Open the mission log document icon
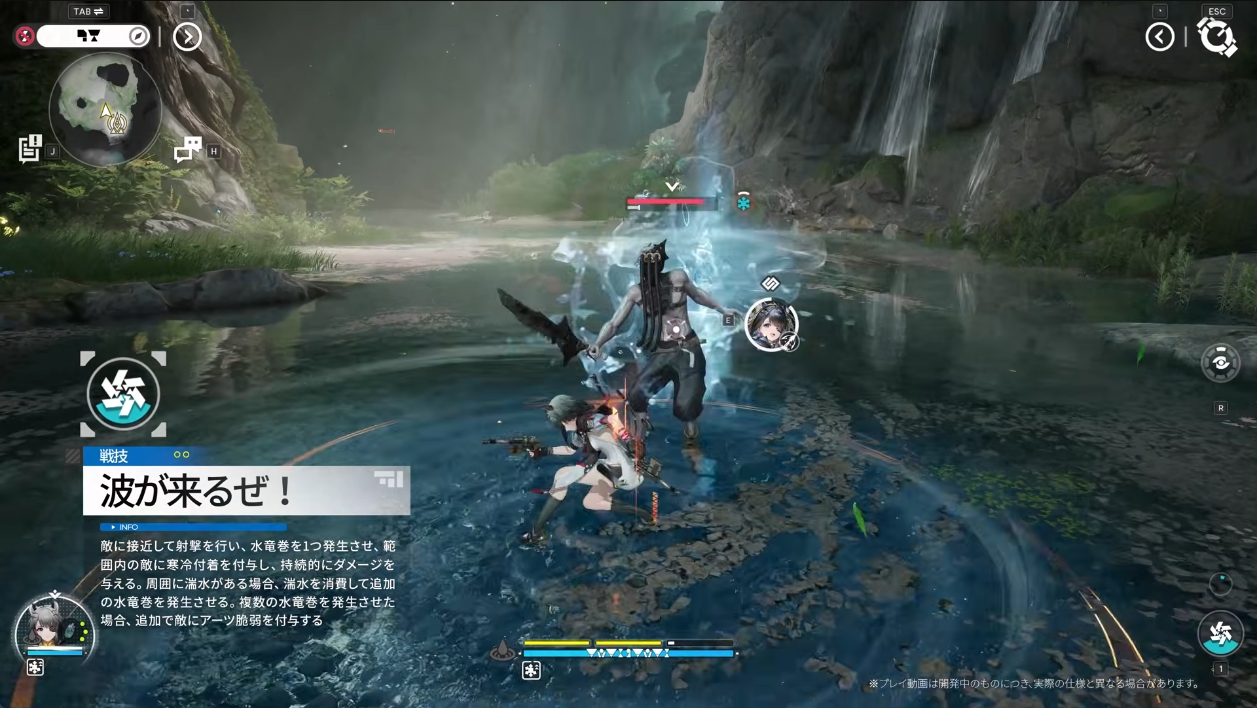 (x=29, y=148)
